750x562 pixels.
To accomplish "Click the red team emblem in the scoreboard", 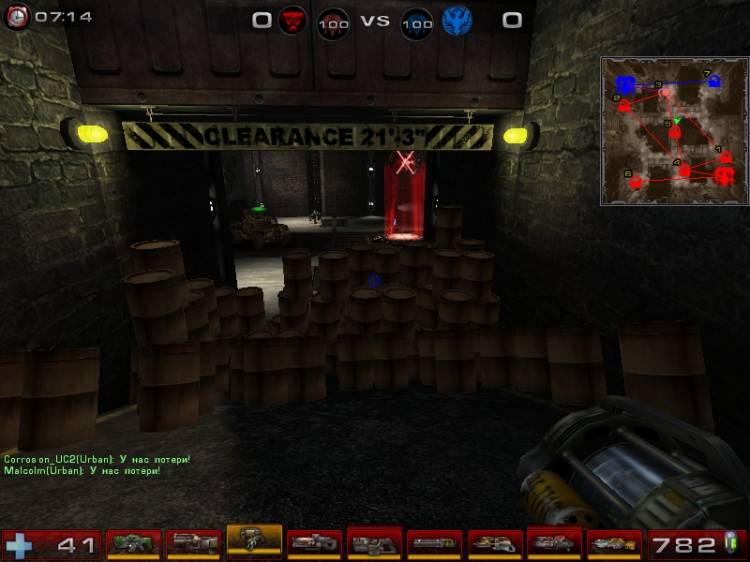I will click(292, 19).
